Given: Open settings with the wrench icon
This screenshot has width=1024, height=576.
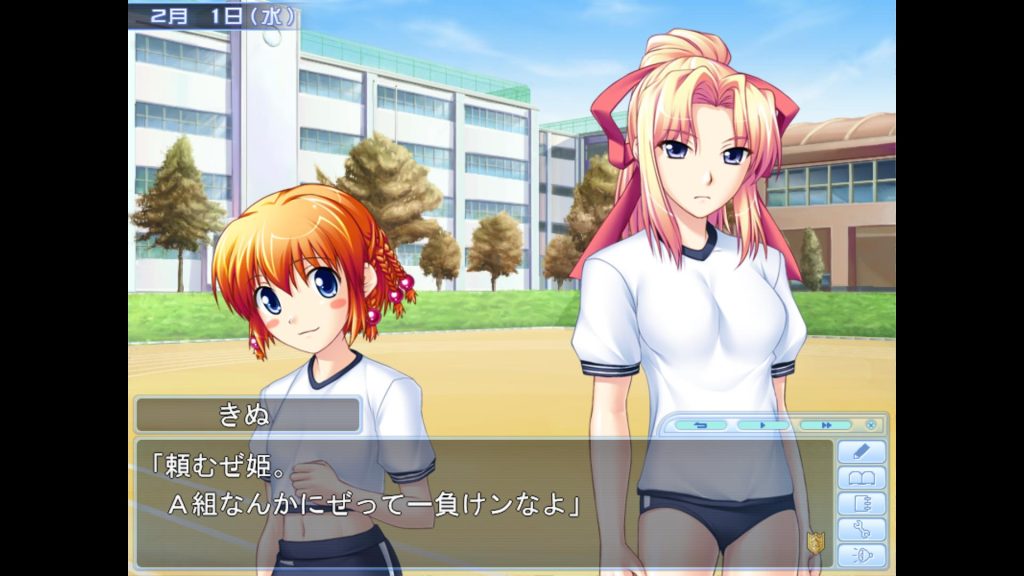Looking at the screenshot, I should point(860,530).
